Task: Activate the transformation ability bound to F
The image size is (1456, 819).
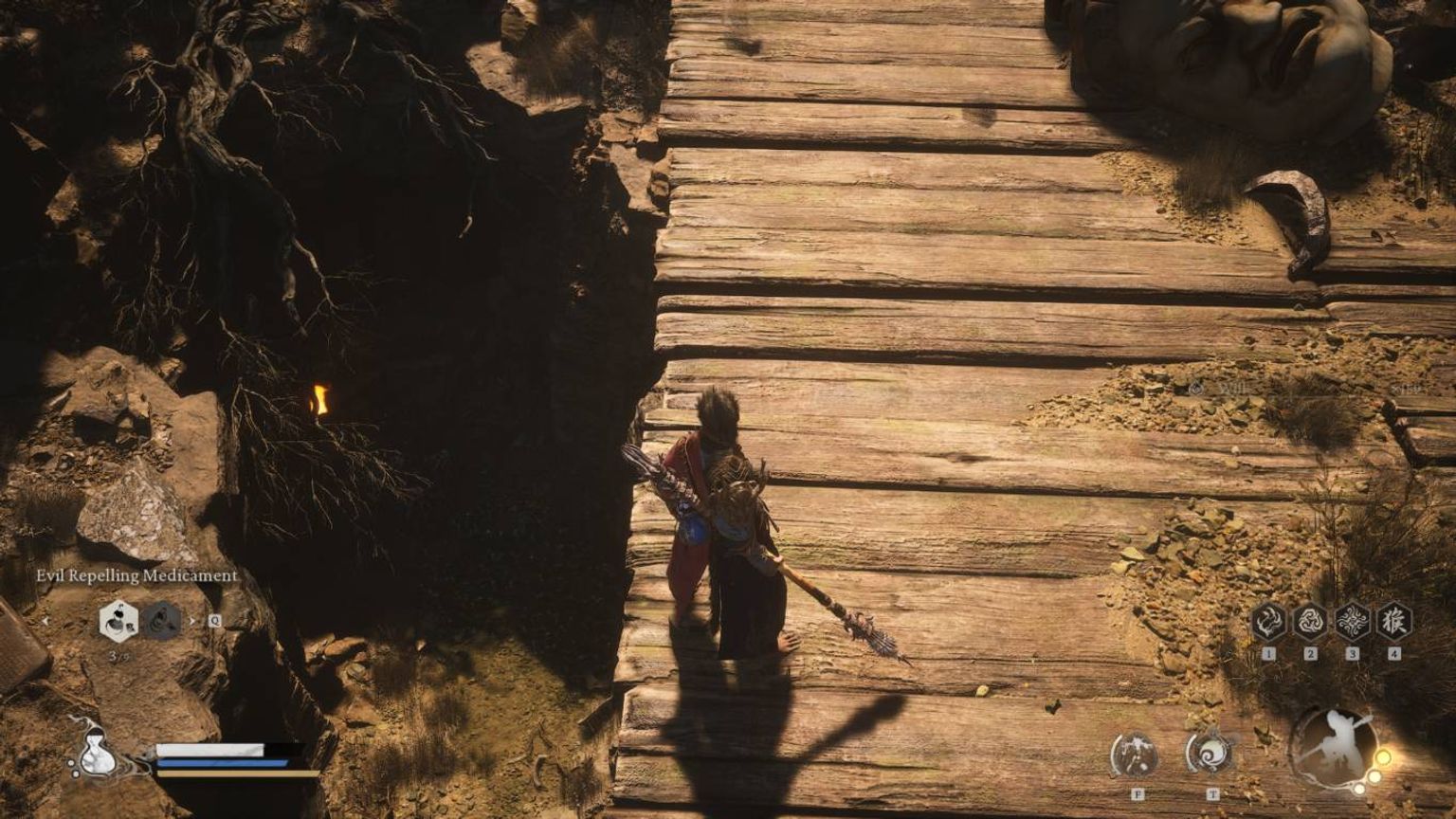Action: tap(1135, 754)
